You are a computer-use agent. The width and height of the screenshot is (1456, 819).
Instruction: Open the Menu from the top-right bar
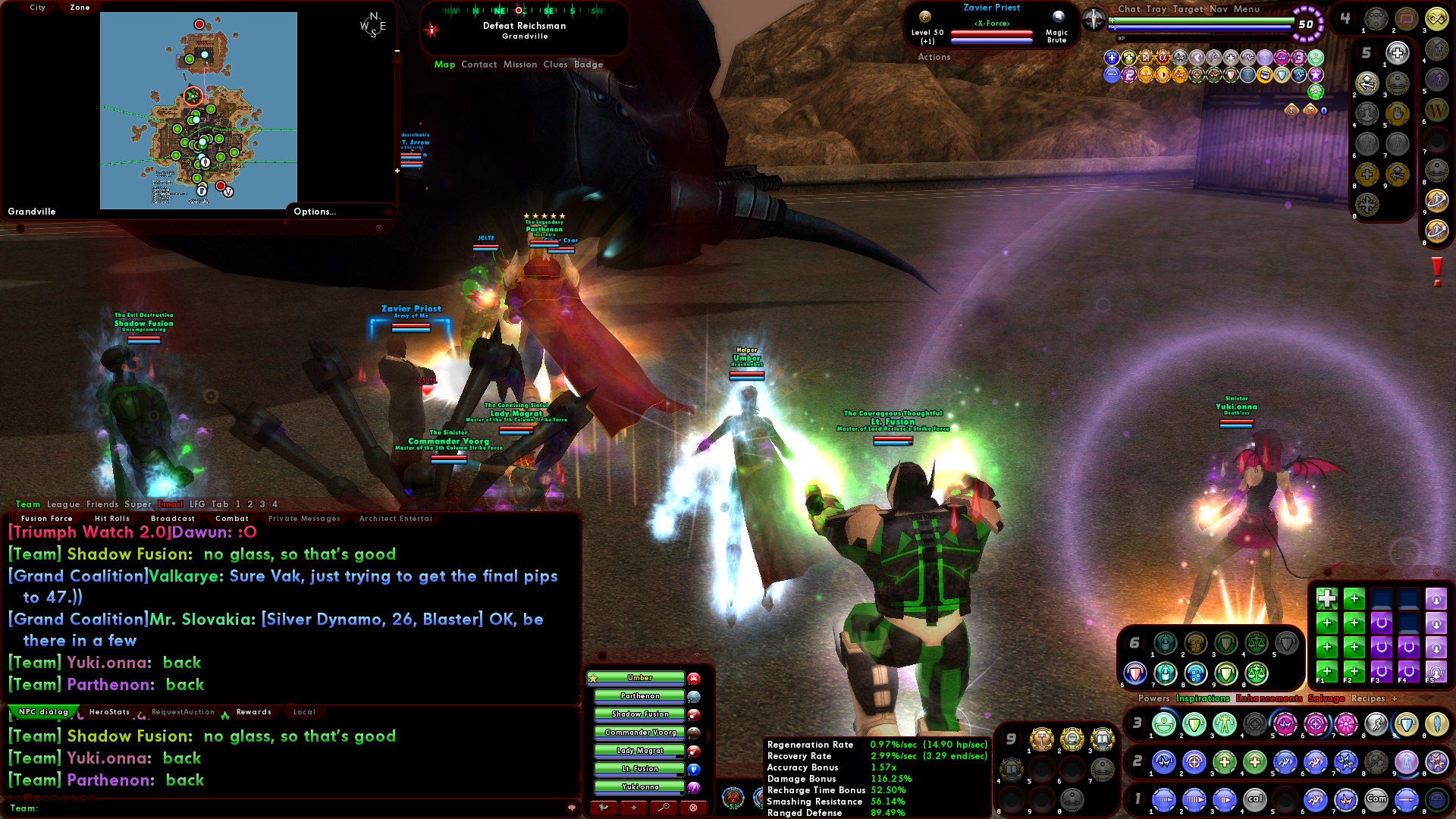click(x=1247, y=9)
